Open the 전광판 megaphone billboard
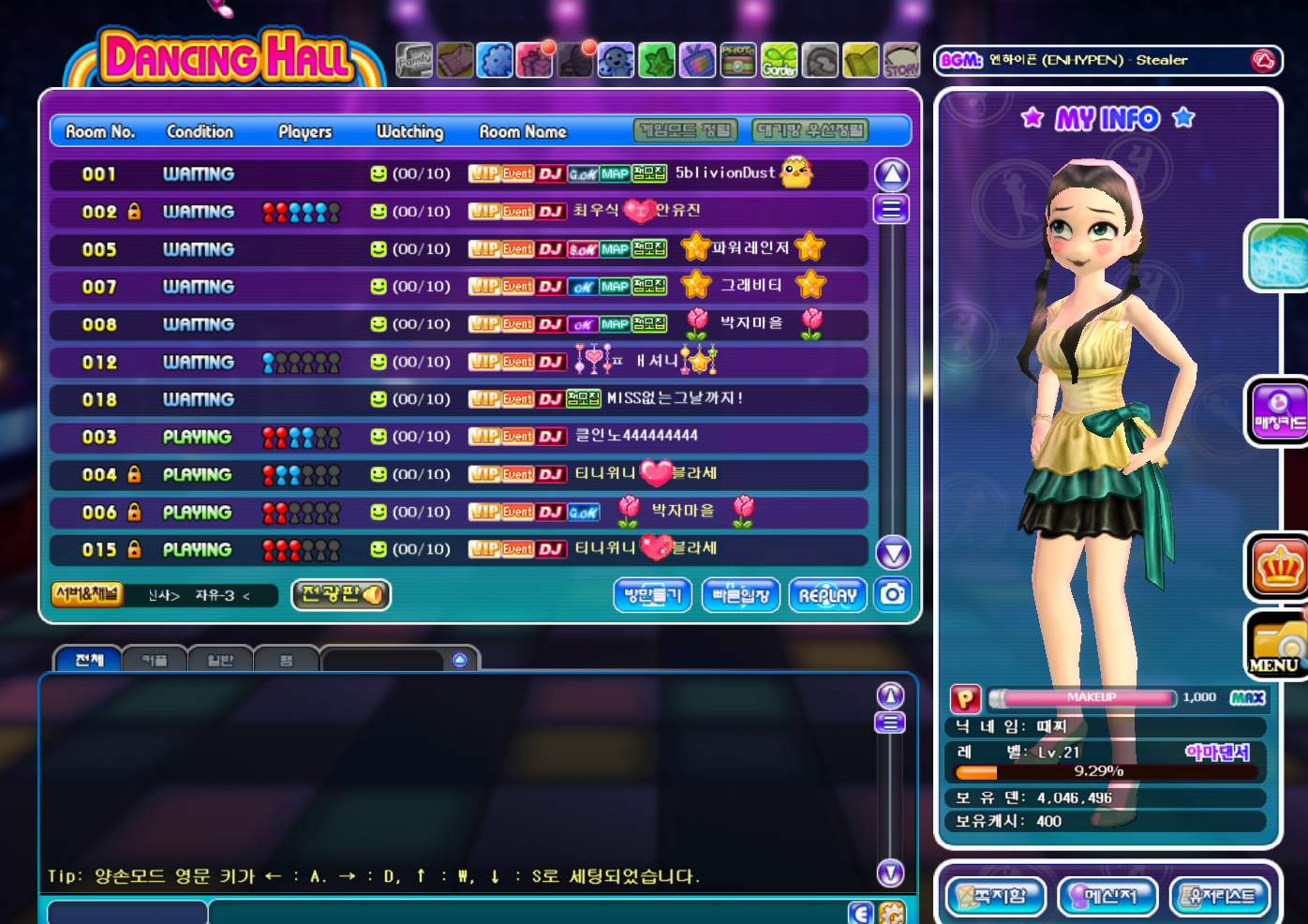This screenshot has width=1308, height=924. 341,594
